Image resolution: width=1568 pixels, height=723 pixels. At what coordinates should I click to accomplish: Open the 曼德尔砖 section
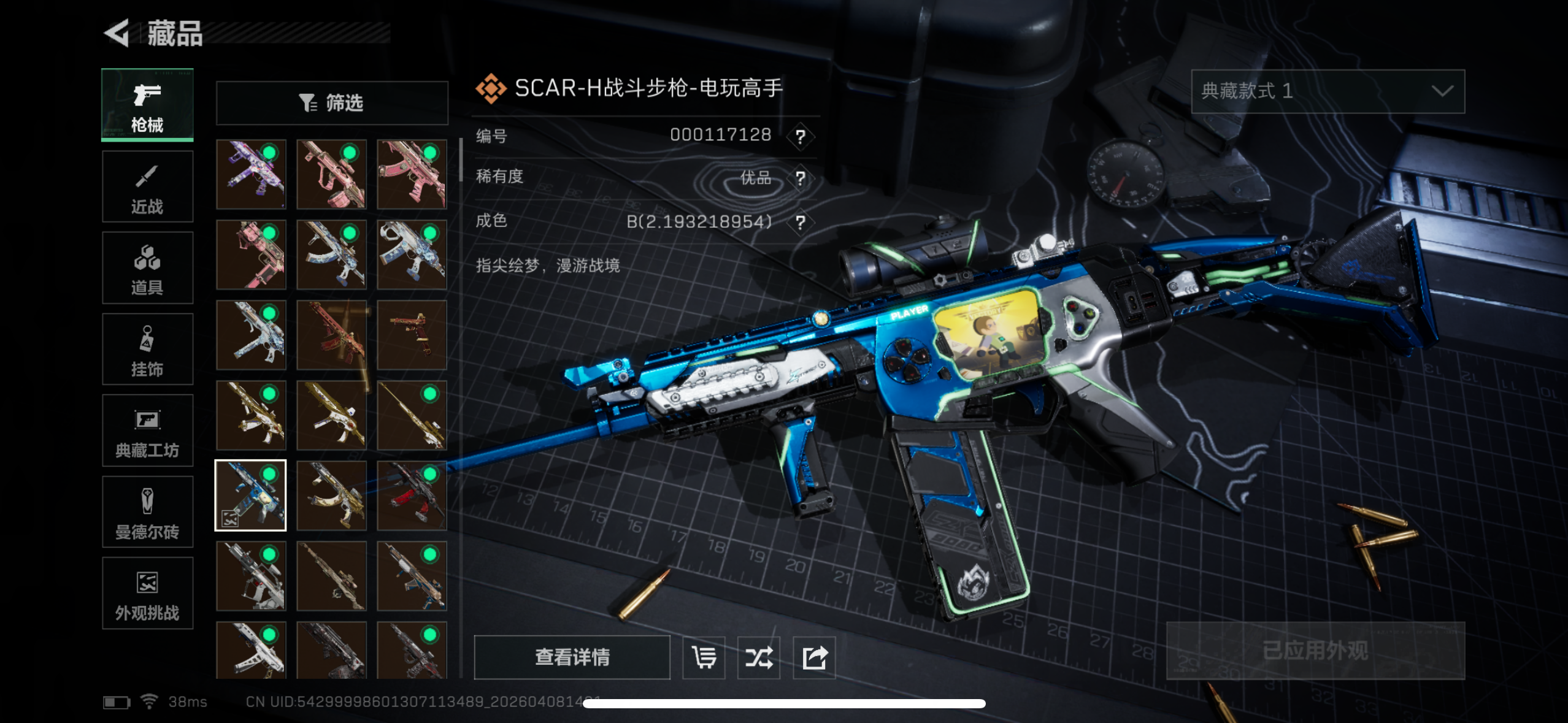click(147, 512)
